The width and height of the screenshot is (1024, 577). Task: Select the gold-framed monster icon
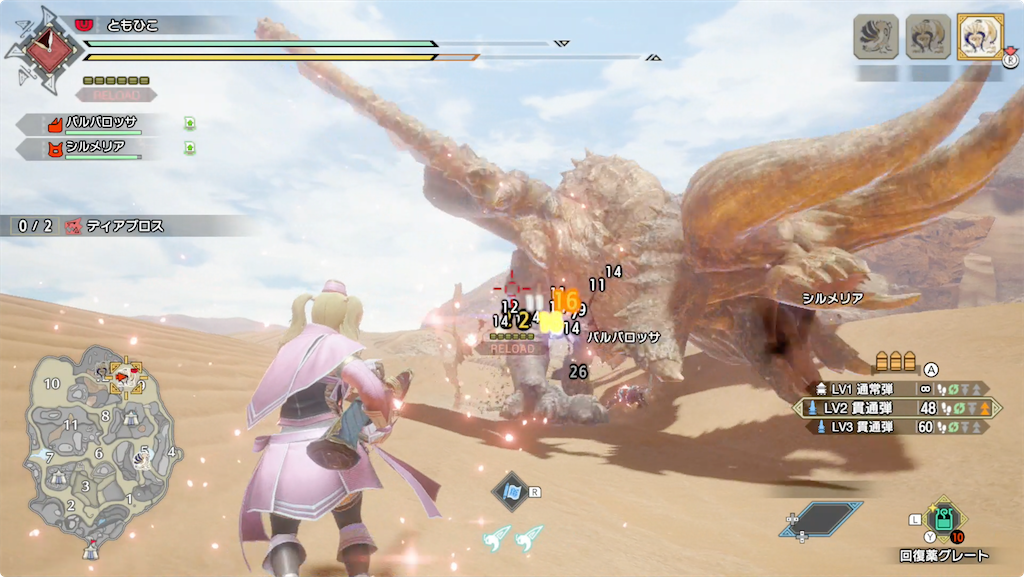(979, 37)
